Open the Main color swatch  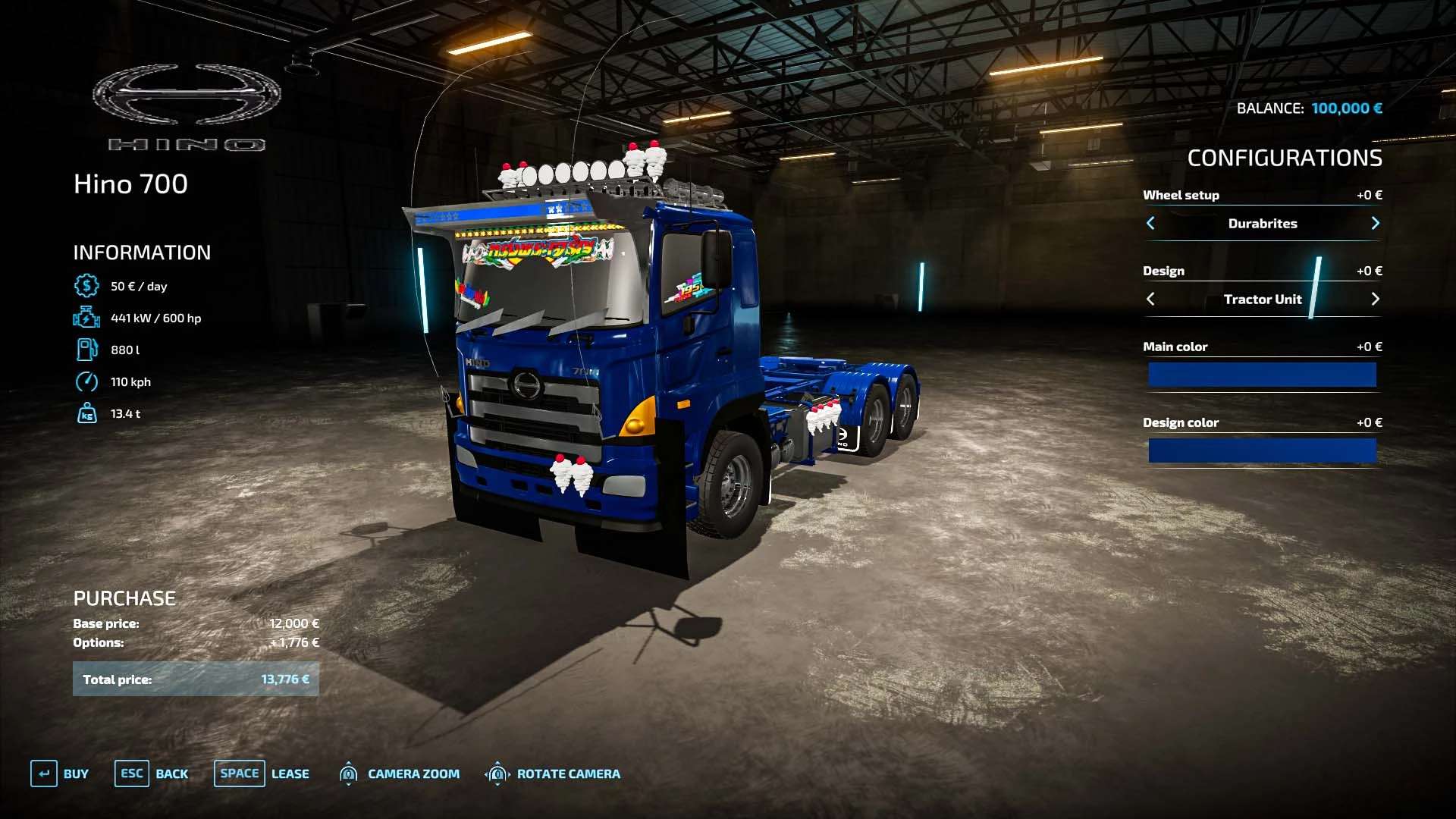pos(1262,375)
